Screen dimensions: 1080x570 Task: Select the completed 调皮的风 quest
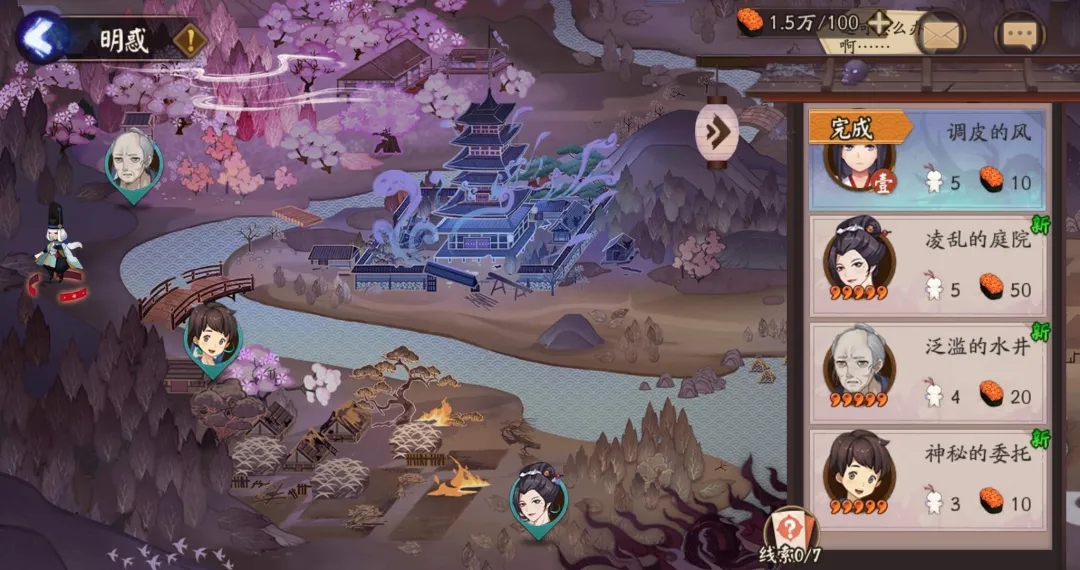coord(929,158)
